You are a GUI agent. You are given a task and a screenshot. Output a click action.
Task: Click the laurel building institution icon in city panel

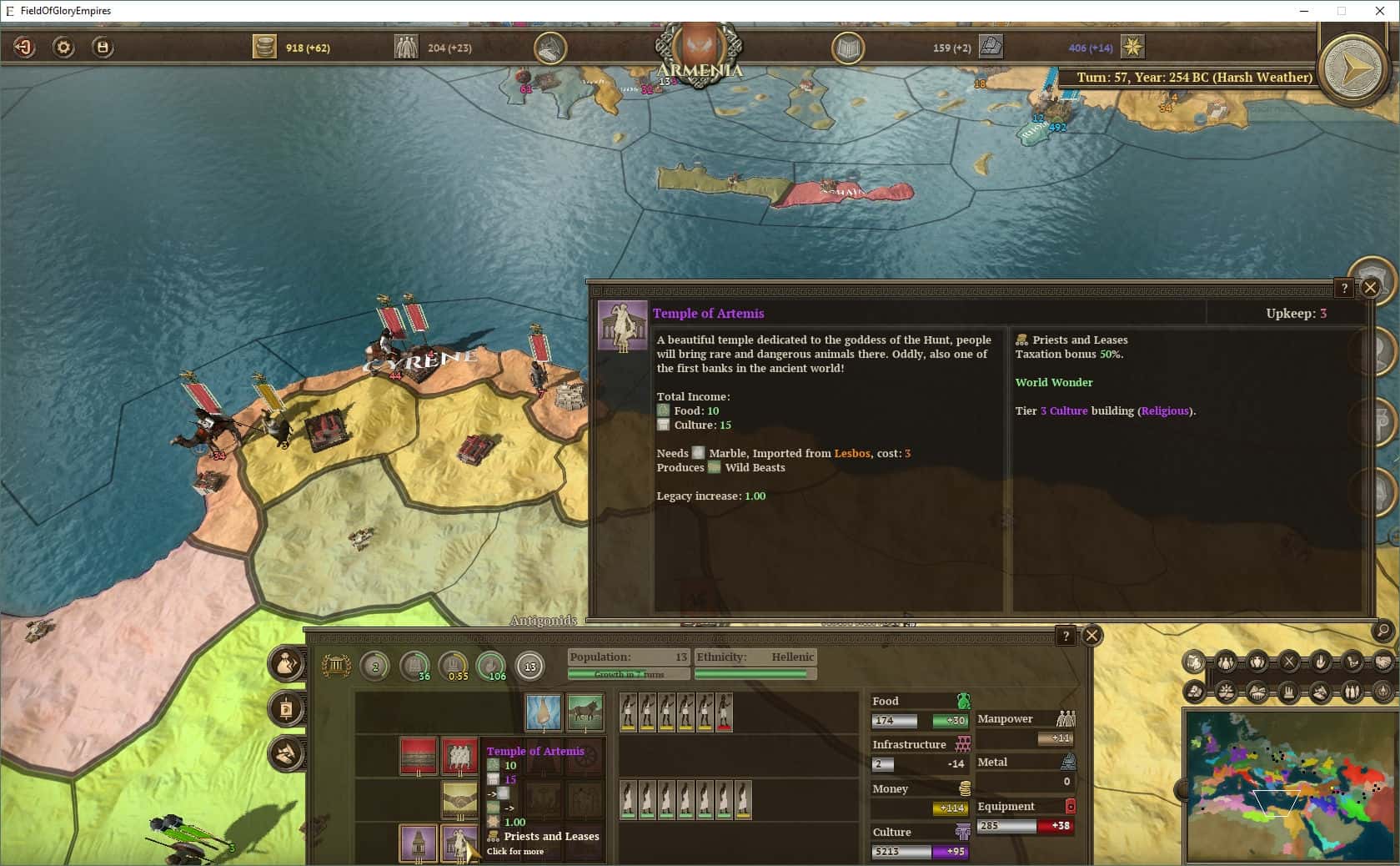coord(335,665)
